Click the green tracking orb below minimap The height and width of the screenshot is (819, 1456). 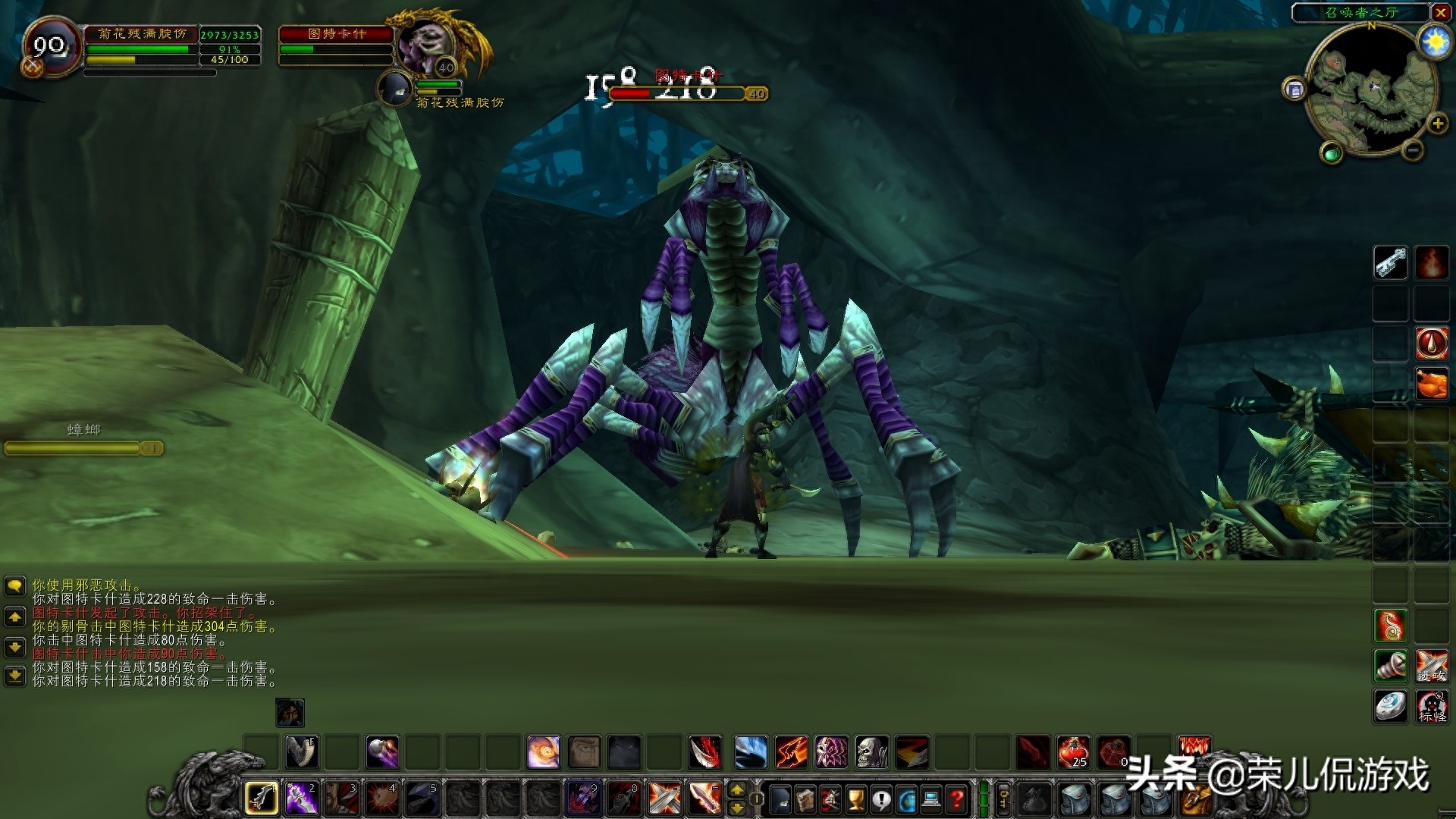[1331, 154]
